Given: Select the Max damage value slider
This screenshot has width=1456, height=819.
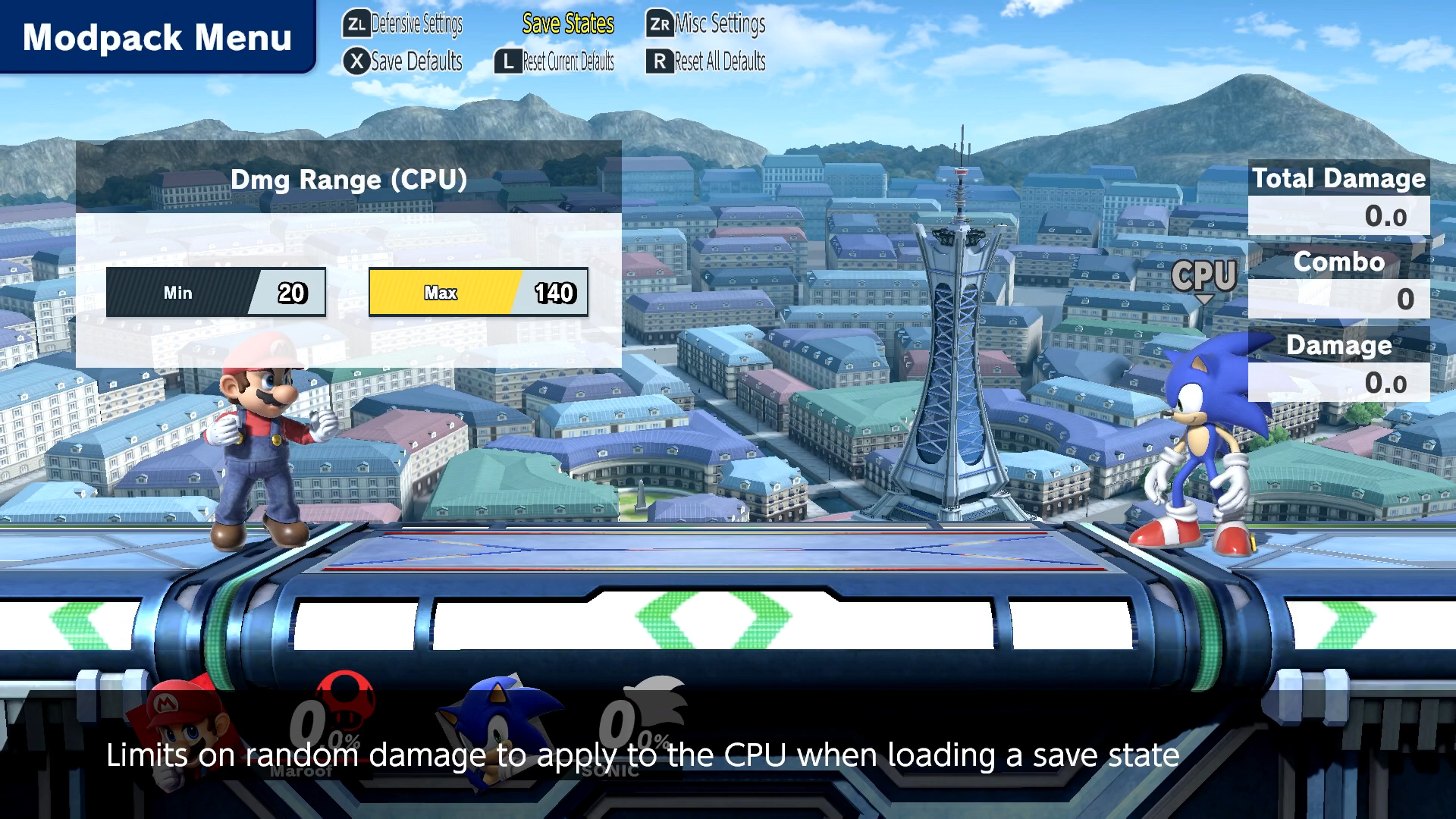Looking at the screenshot, I should pos(478,292).
